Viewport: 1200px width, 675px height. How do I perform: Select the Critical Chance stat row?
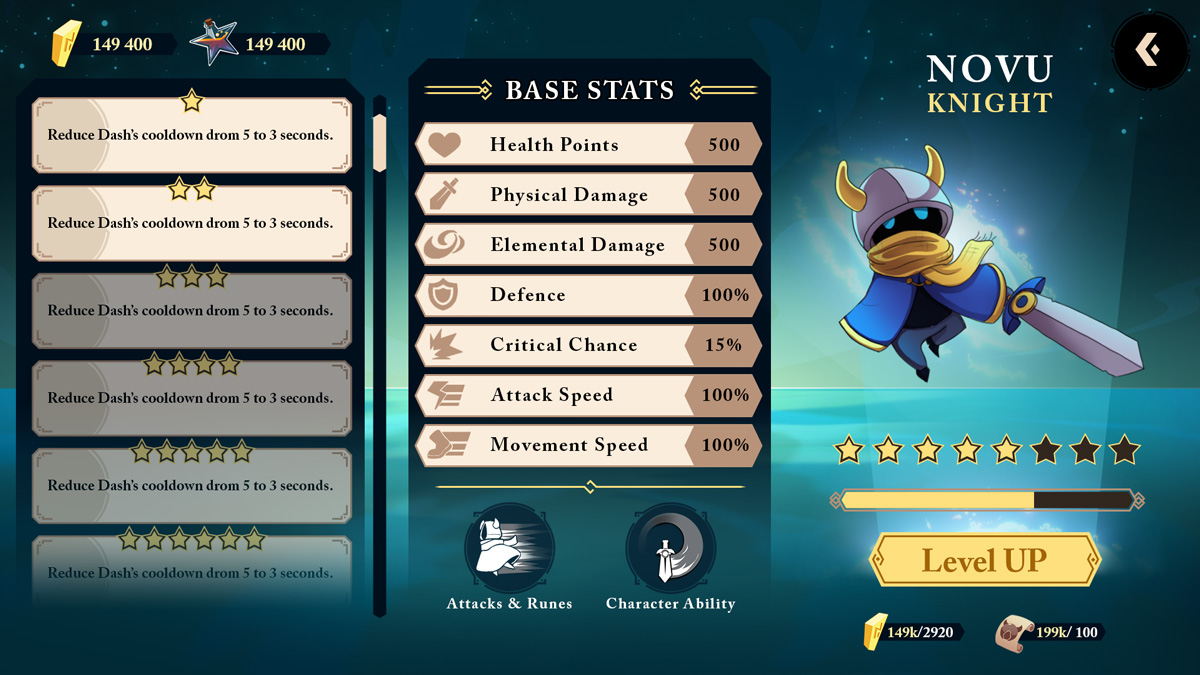[588, 345]
